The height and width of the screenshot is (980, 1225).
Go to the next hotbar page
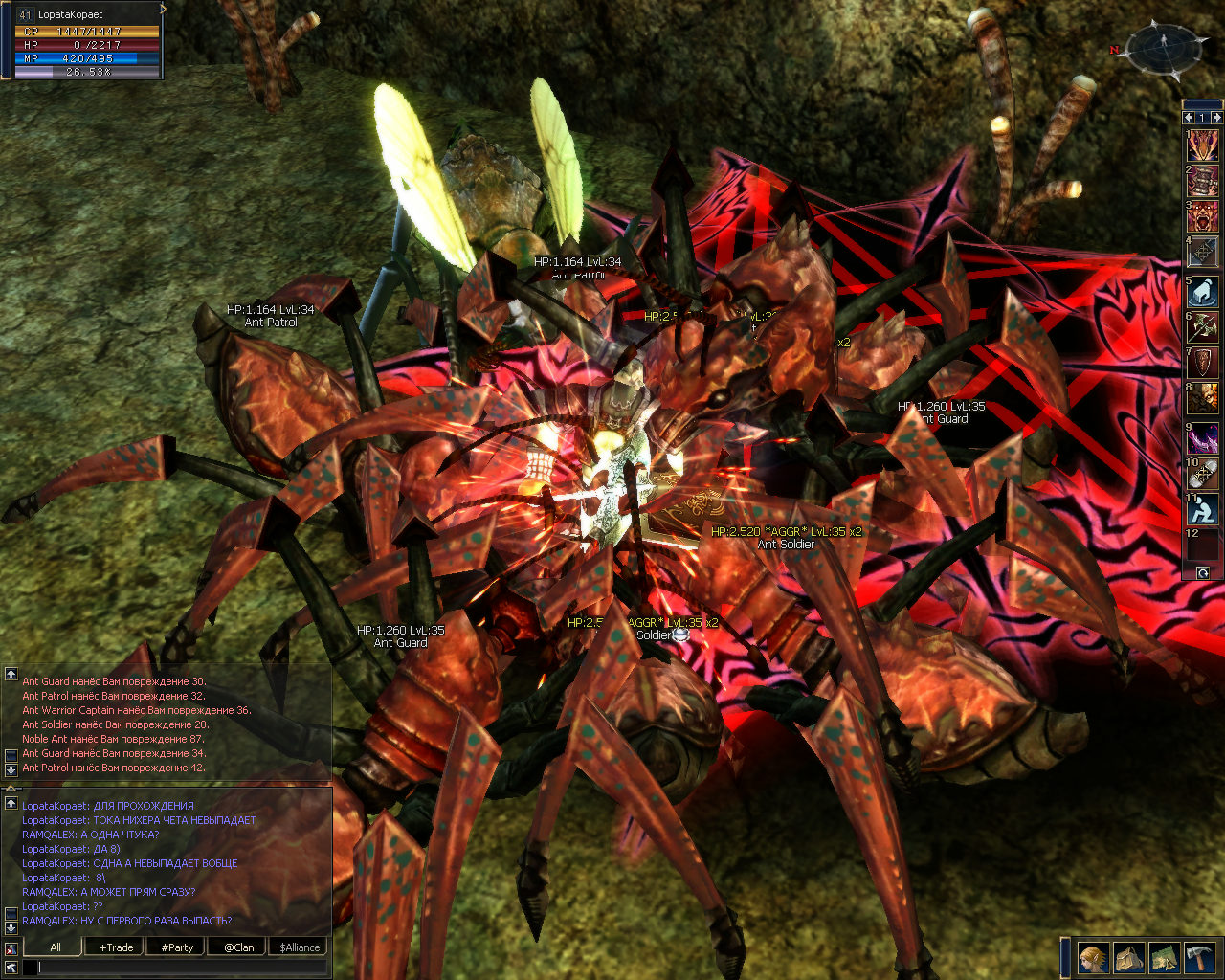tap(1216, 117)
